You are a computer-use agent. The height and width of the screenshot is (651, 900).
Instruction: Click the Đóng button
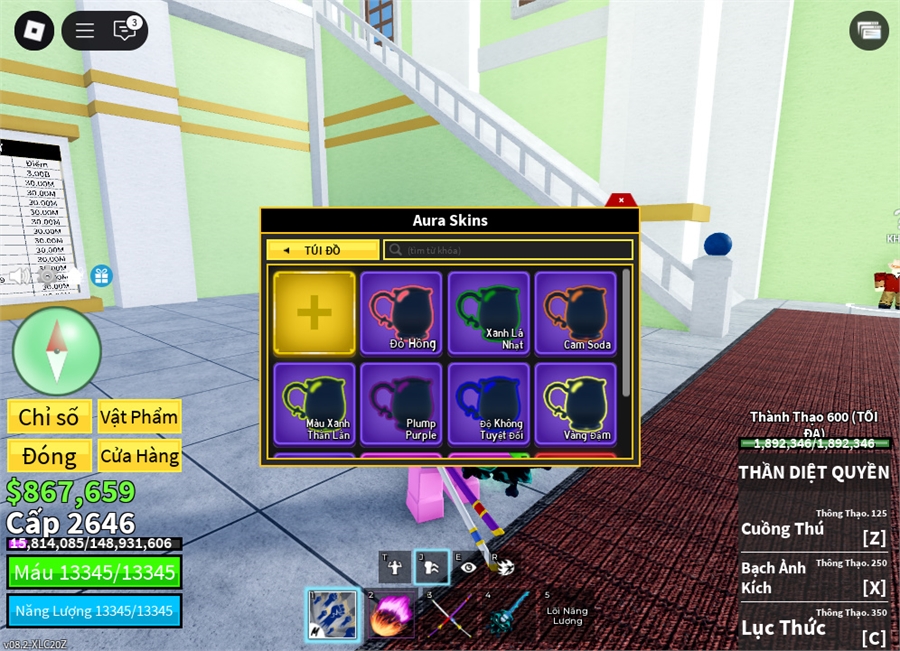coord(49,457)
